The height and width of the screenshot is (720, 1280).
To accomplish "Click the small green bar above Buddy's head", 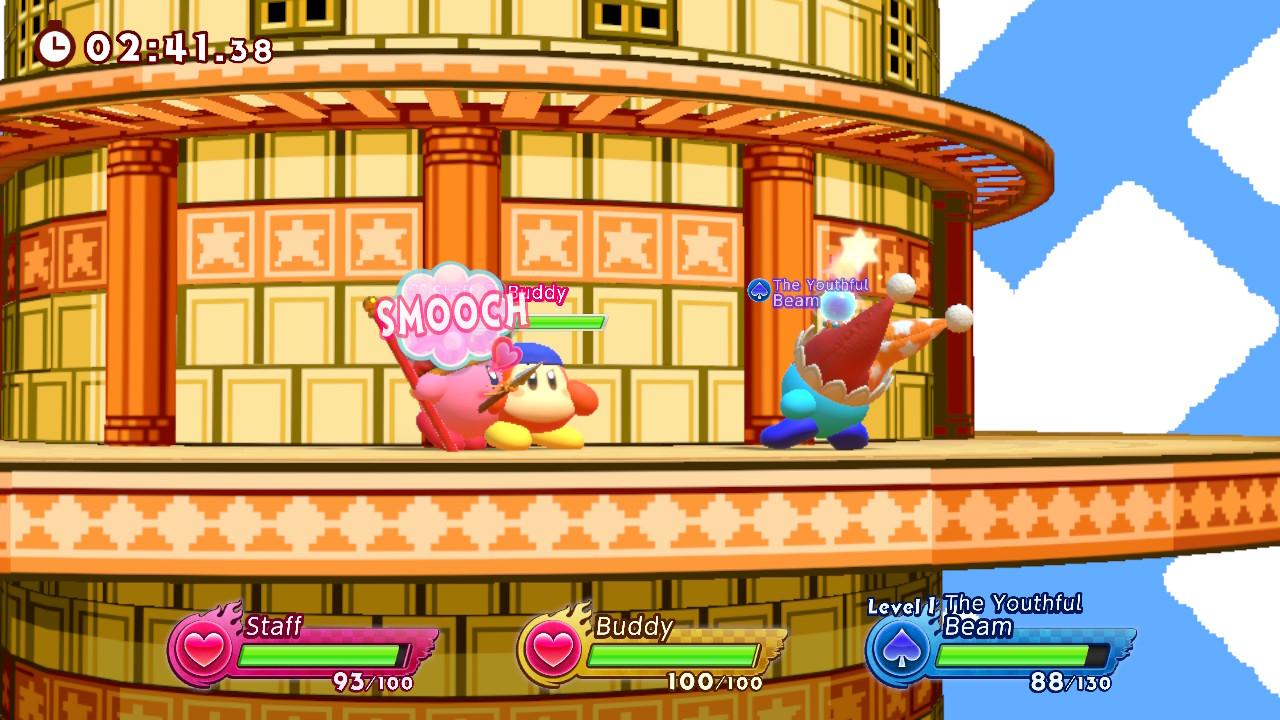I will [567, 322].
